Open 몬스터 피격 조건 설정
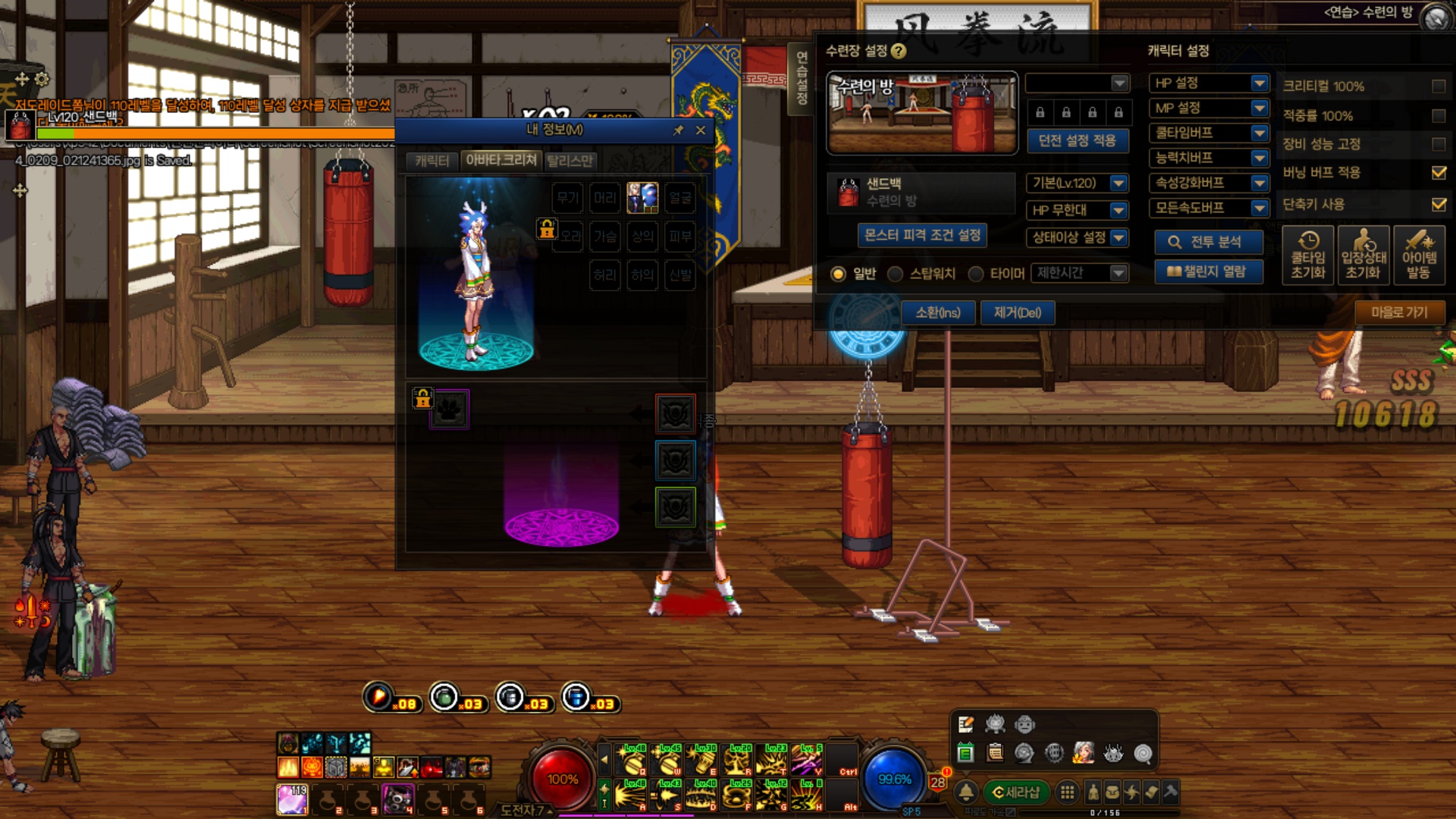Image resolution: width=1456 pixels, height=819 pixels. tap(922, 235)
